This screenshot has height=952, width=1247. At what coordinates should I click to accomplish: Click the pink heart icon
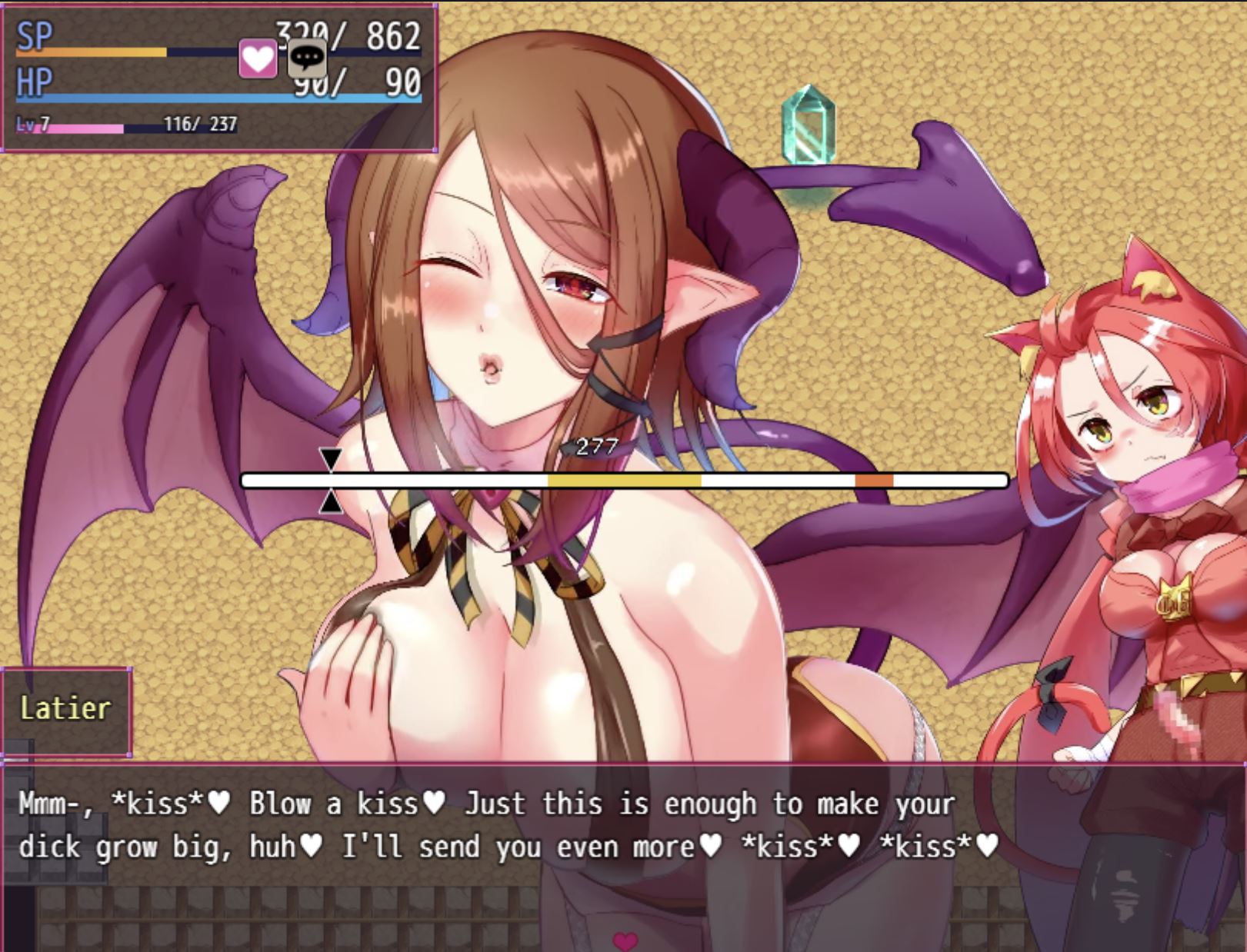257,58
